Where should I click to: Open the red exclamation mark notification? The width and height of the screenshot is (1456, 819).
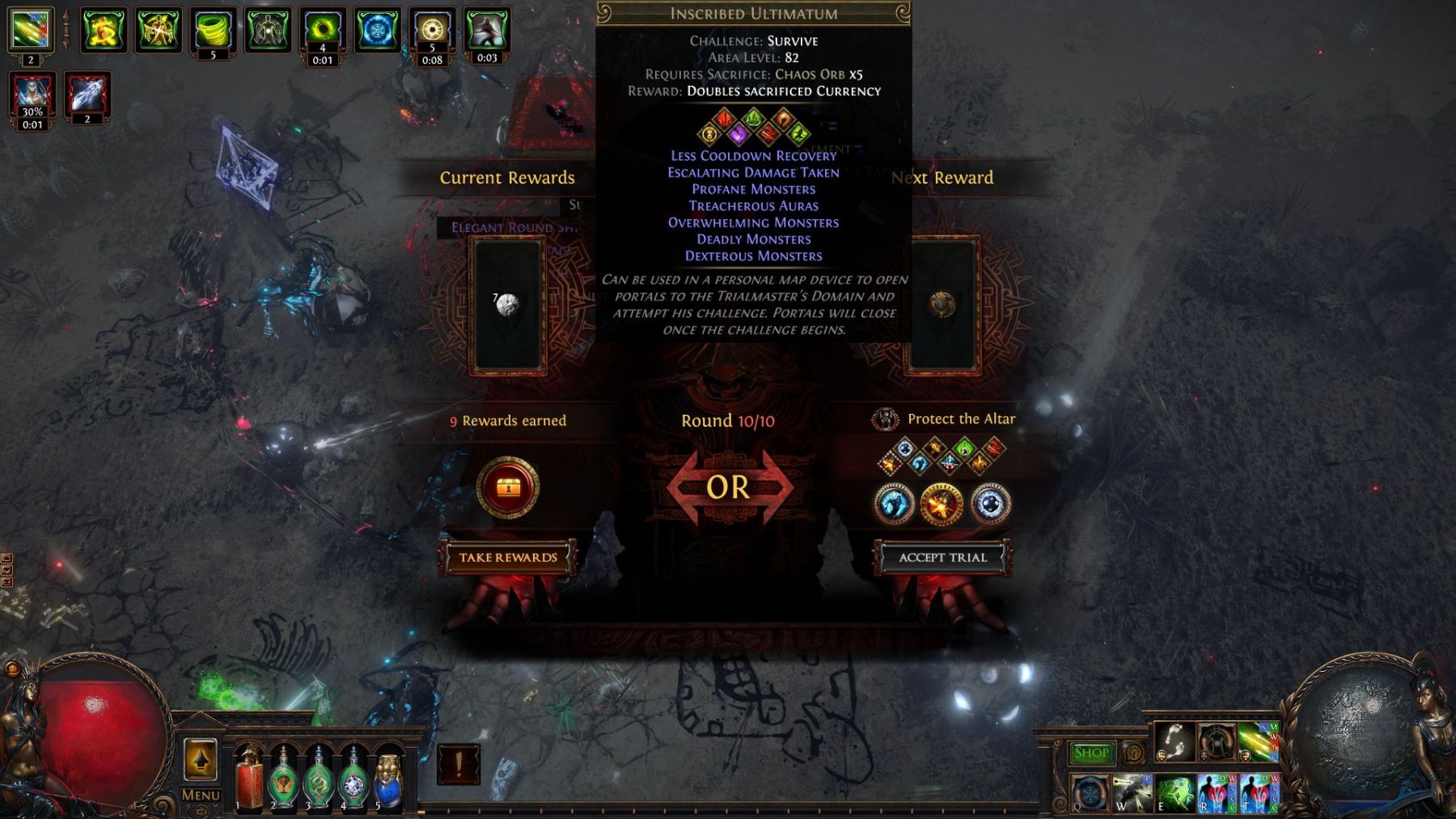459,764
